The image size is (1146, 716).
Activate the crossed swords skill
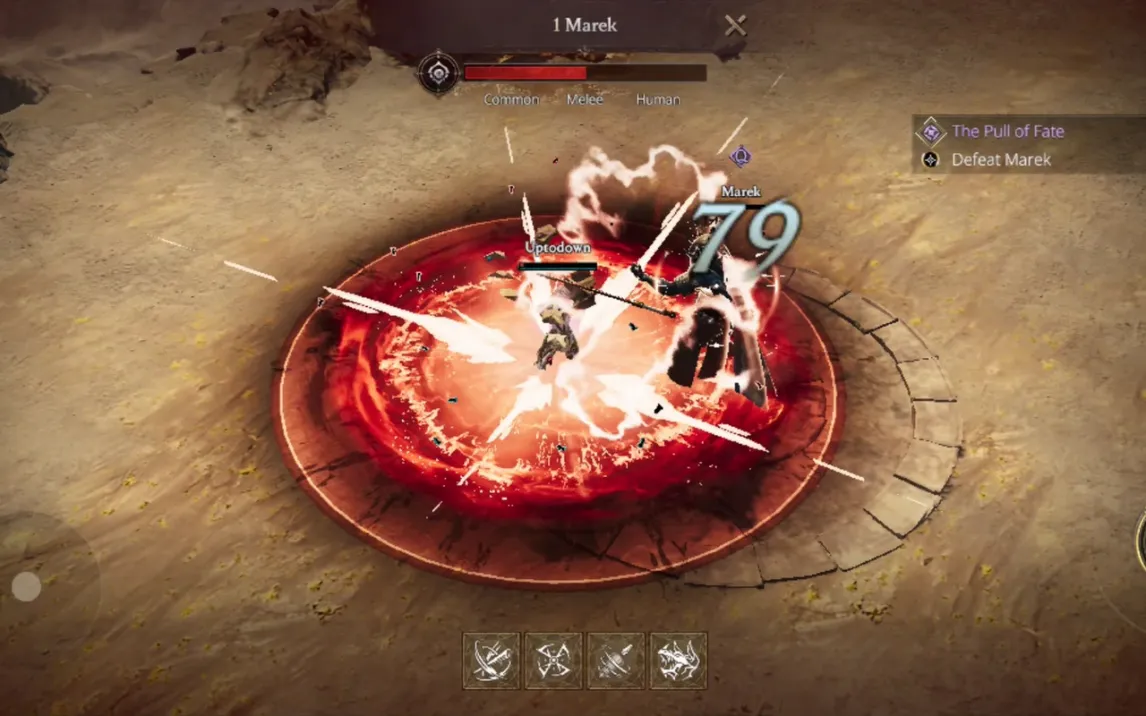pyautogui.click(x=491, y=660)
